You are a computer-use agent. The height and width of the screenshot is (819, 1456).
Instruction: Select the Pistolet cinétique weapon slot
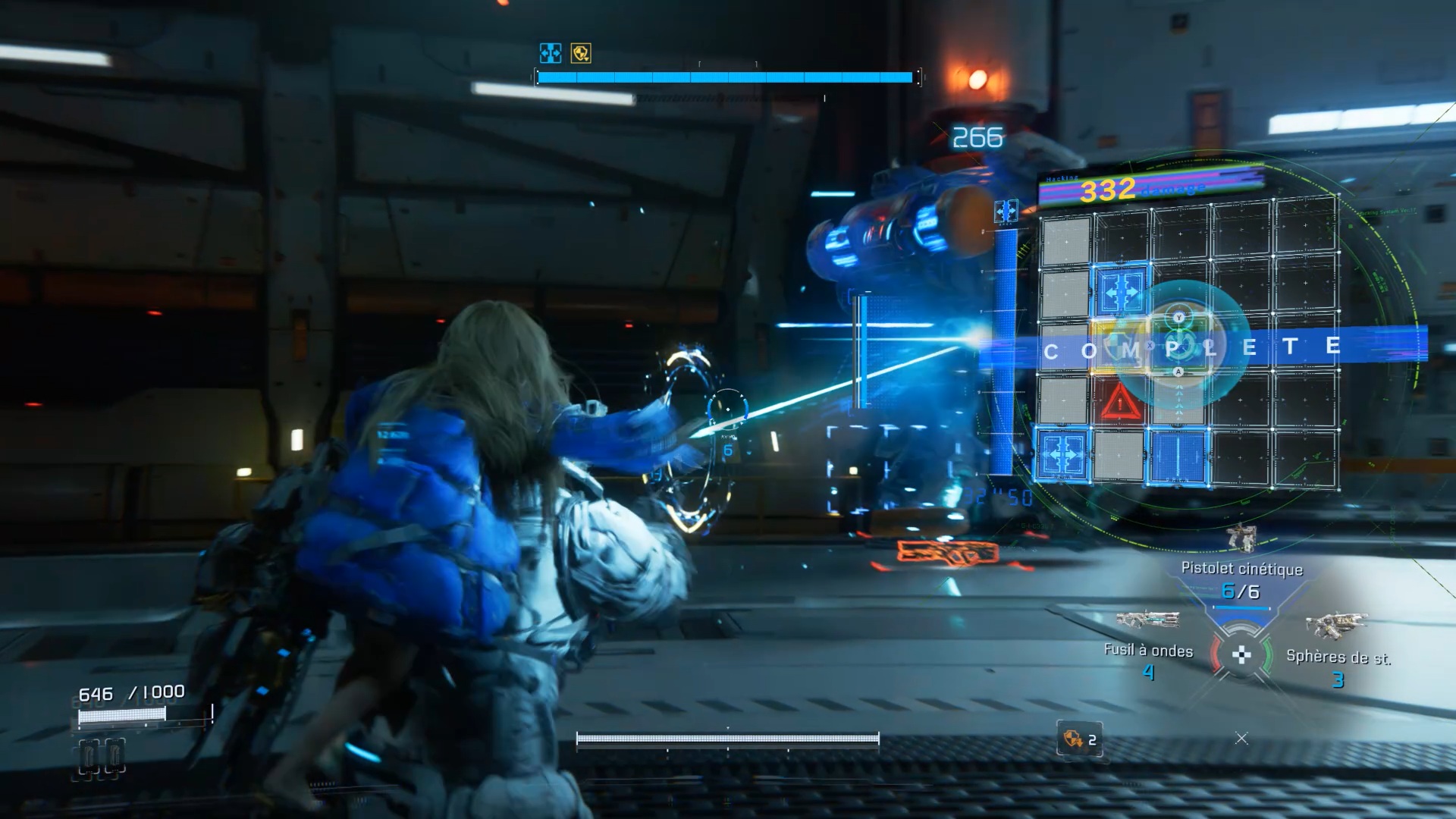click(x=1241, y=569)
